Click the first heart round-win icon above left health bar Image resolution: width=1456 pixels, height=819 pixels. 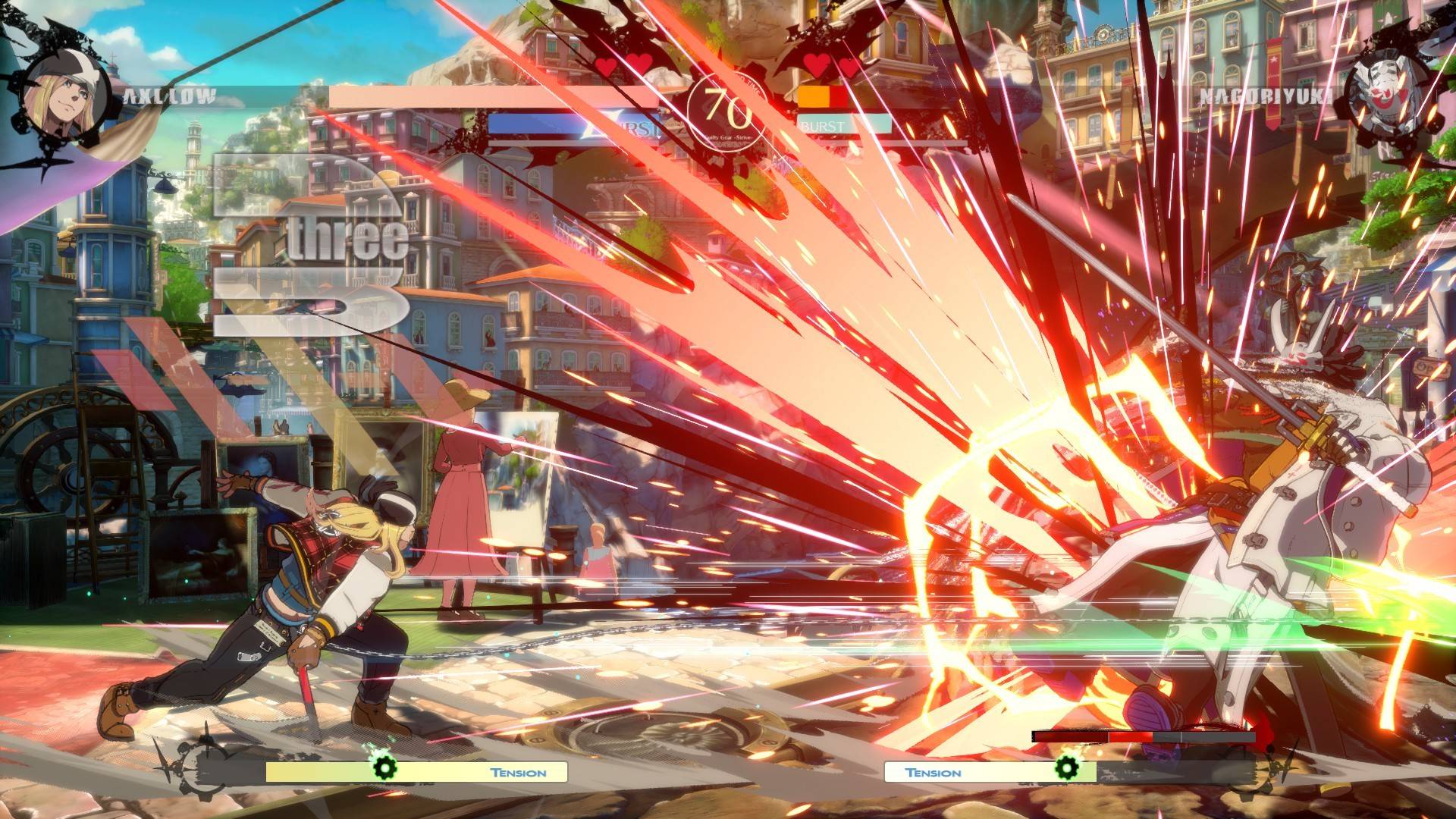607,67
